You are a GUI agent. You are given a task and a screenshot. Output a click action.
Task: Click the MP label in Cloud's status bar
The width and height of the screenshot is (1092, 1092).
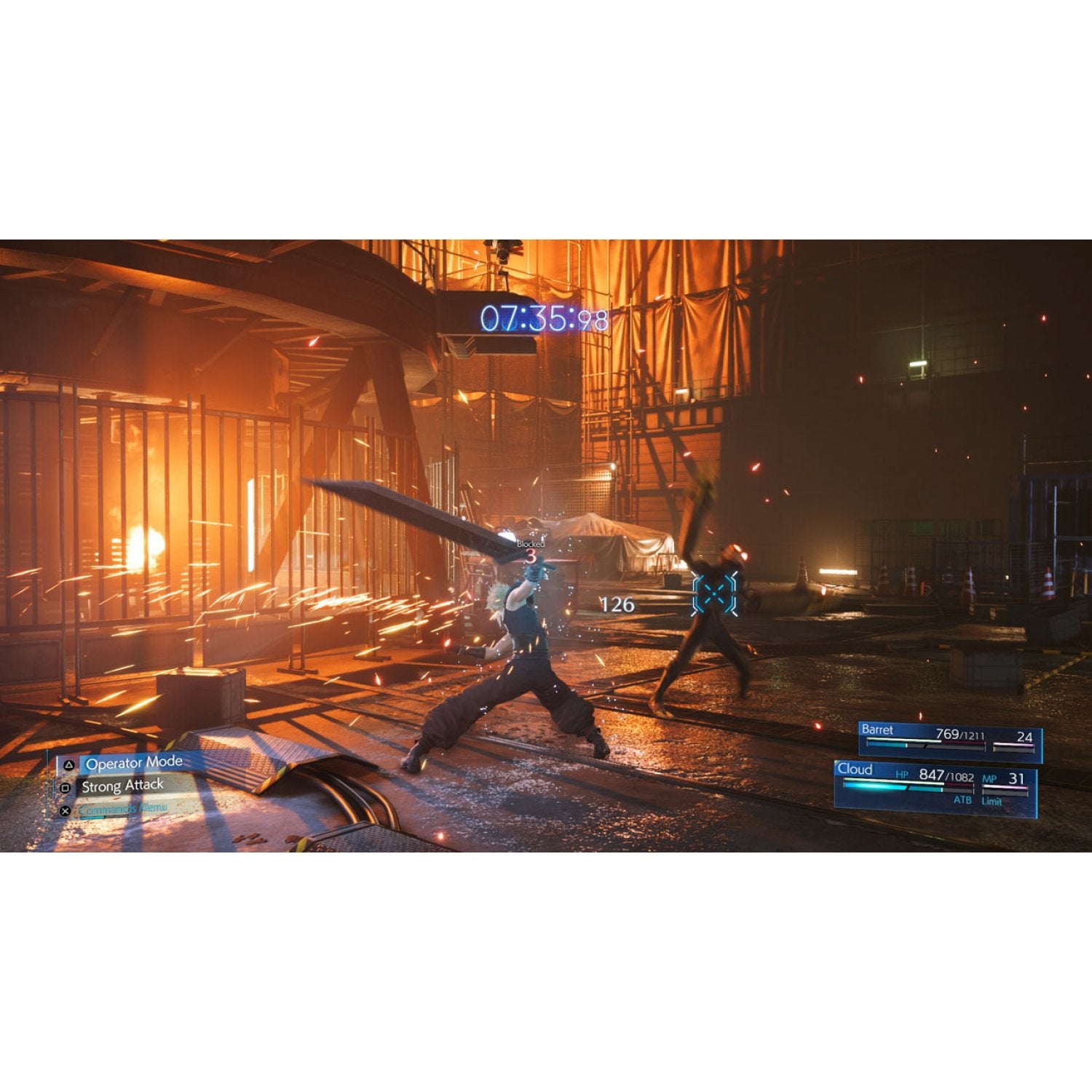coord(989,778)
